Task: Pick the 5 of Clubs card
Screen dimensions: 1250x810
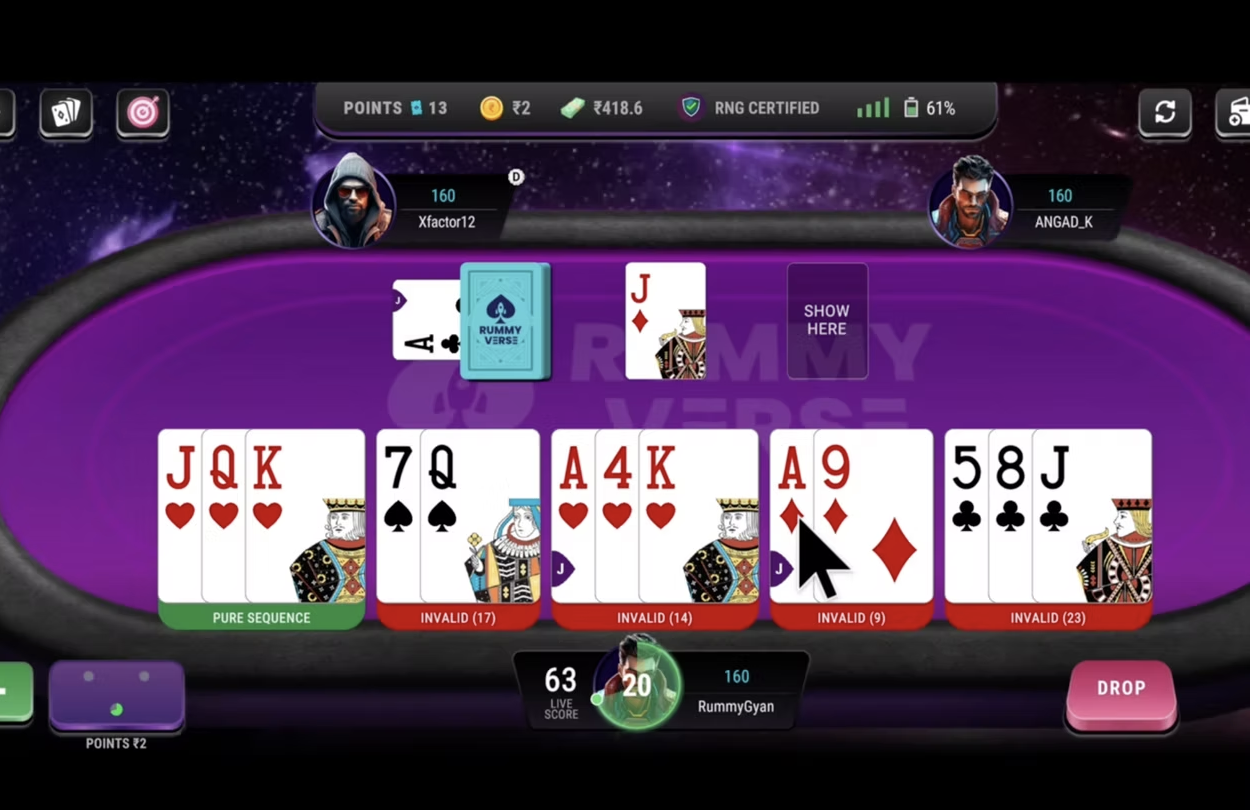Action: 965,515
